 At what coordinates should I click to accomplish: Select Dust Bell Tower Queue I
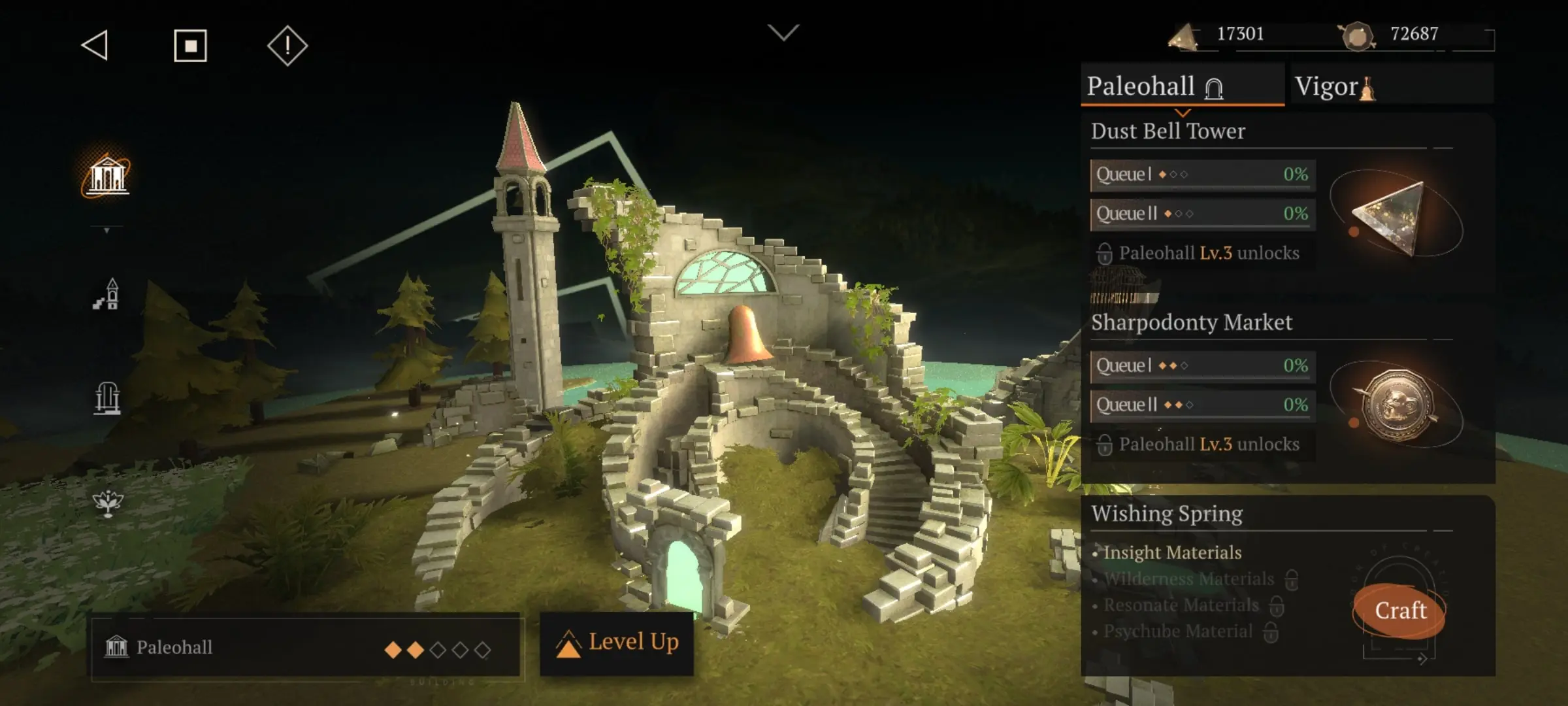coord(1202,175)
